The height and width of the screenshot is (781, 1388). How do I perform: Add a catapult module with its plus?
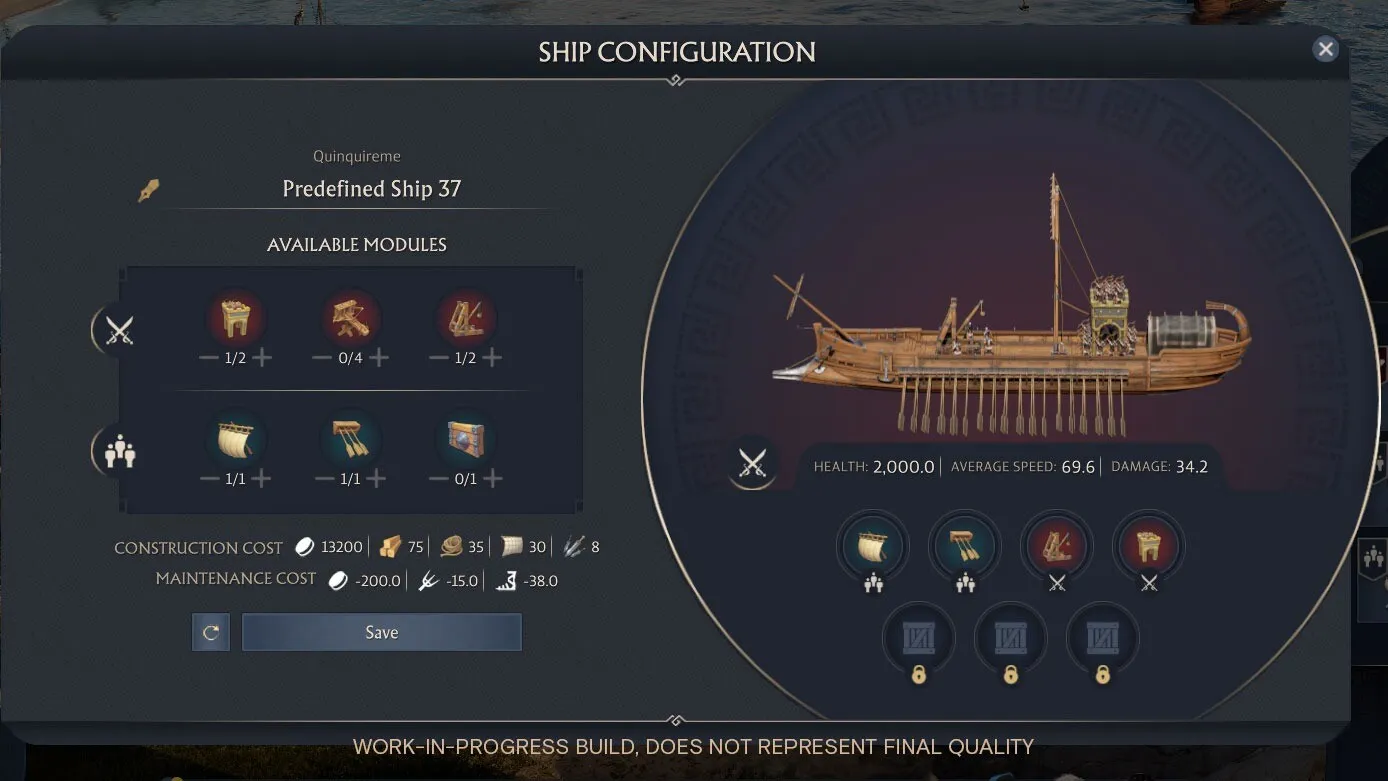click(x=492, y=358)
